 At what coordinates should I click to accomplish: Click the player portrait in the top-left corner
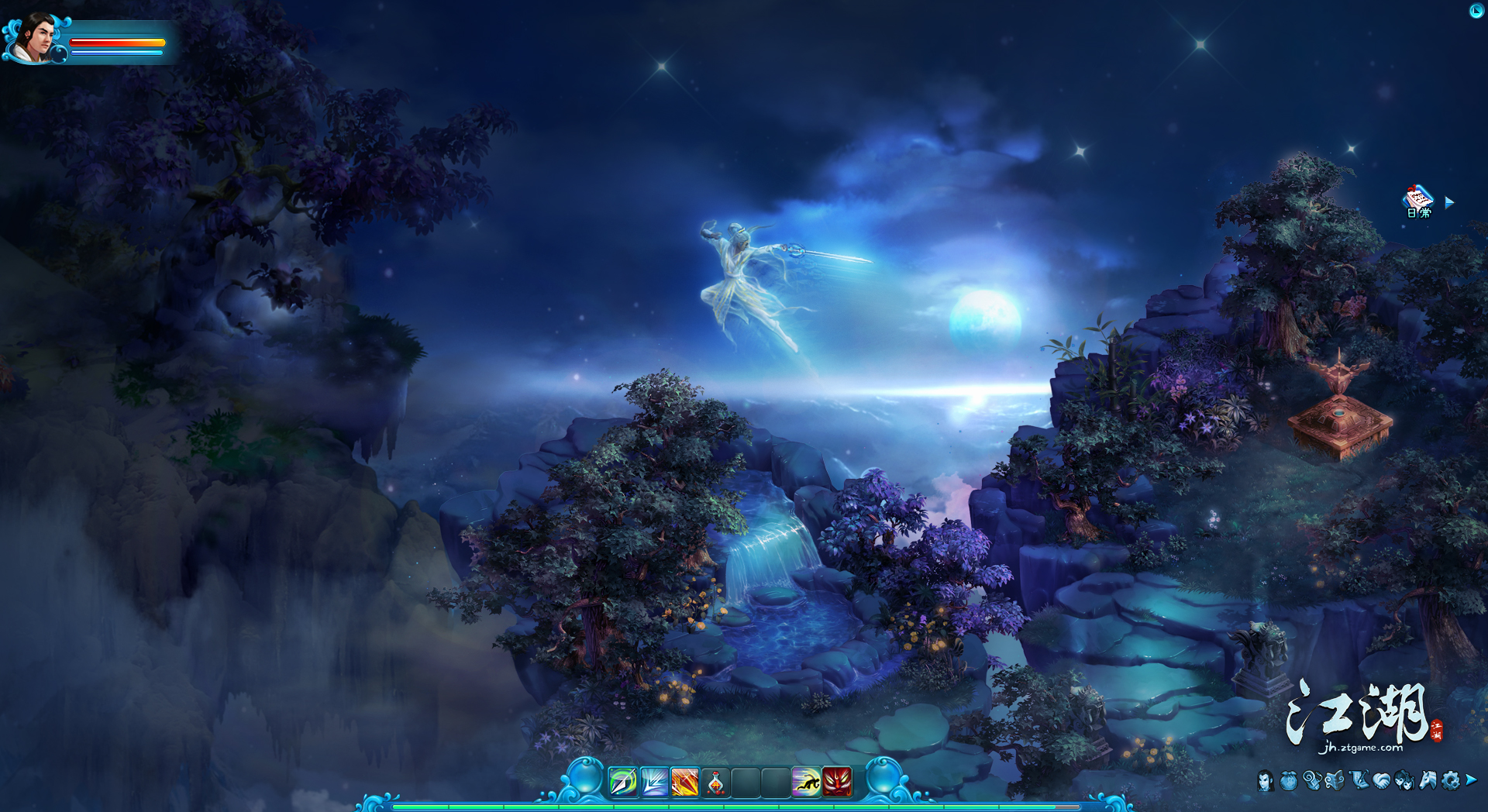[34, 36]
